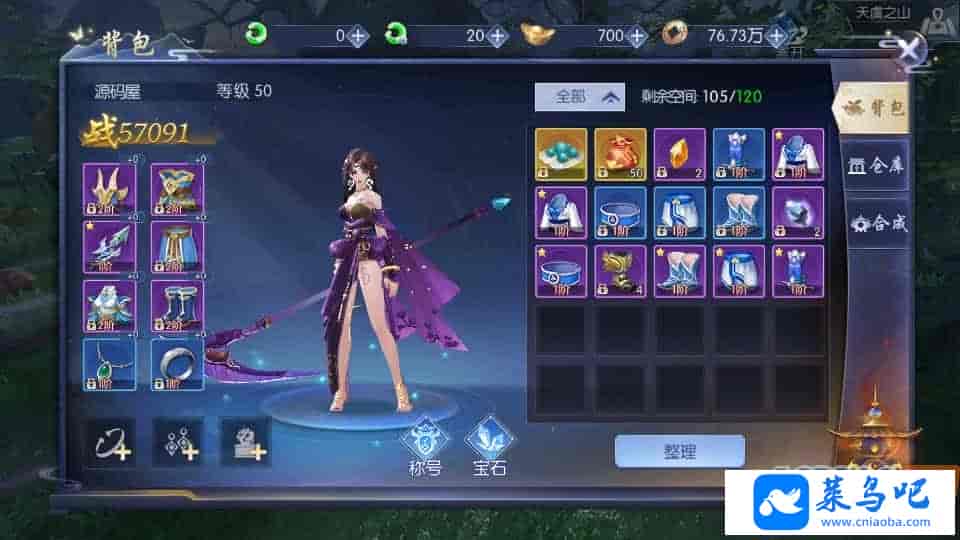Select the red pouch stack of 50

pos(620,154)
